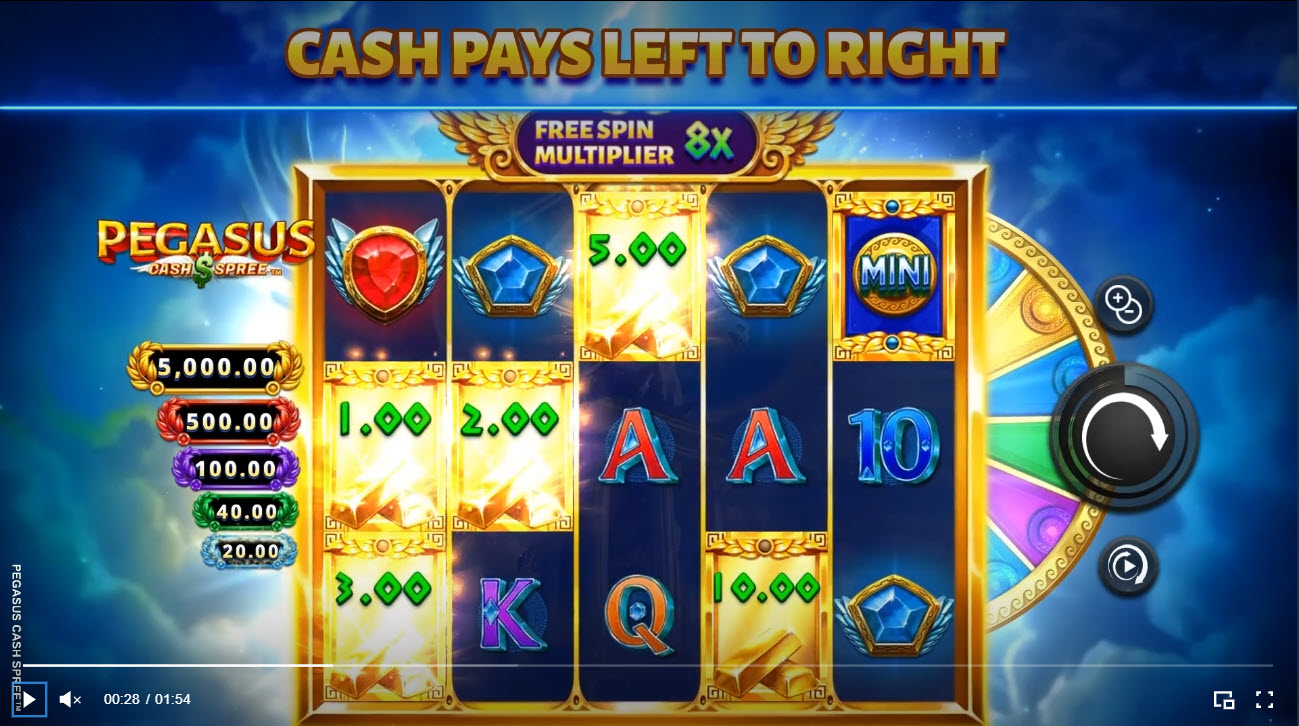
Task: Enter fullscreen view
Action: click(1262, 699)
